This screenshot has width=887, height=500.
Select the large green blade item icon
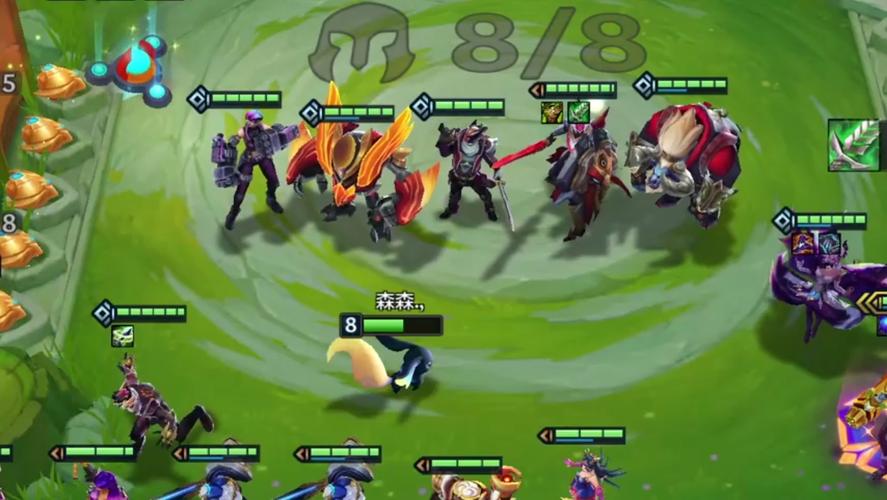[x=854, y=145]
